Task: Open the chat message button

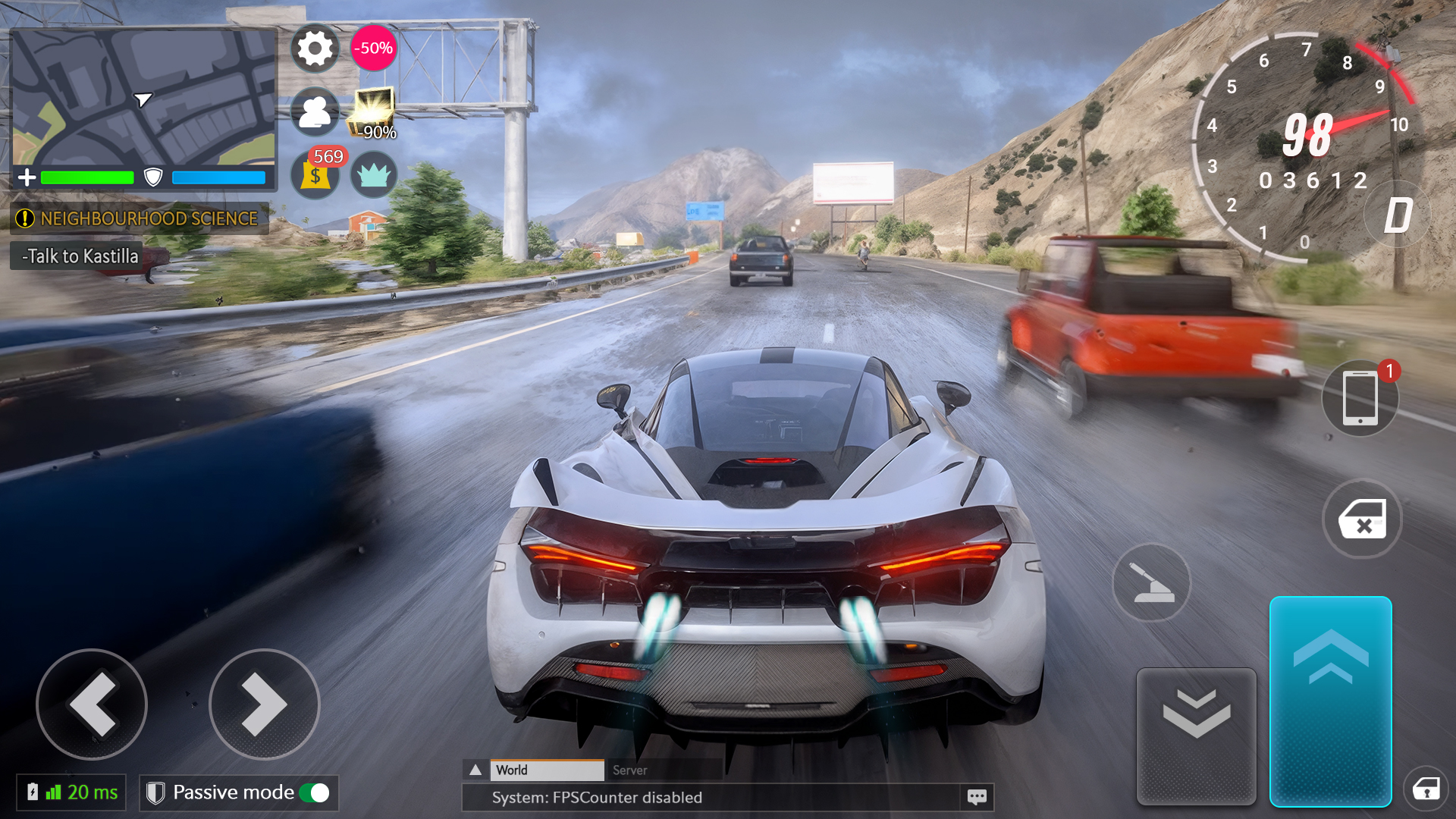Action: (977, 797)
